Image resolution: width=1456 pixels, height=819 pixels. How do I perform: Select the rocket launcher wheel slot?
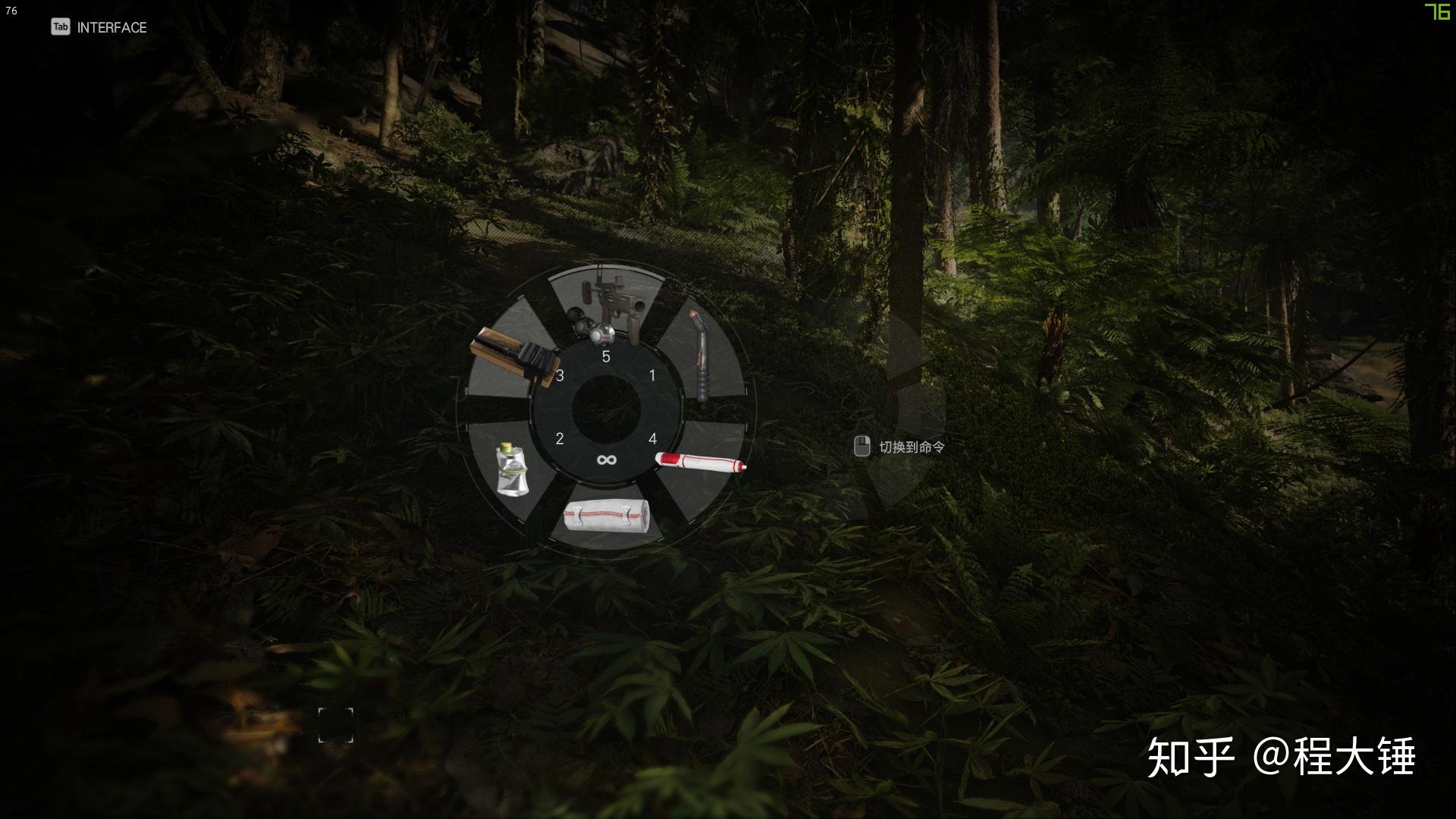(x=607, y=306)
